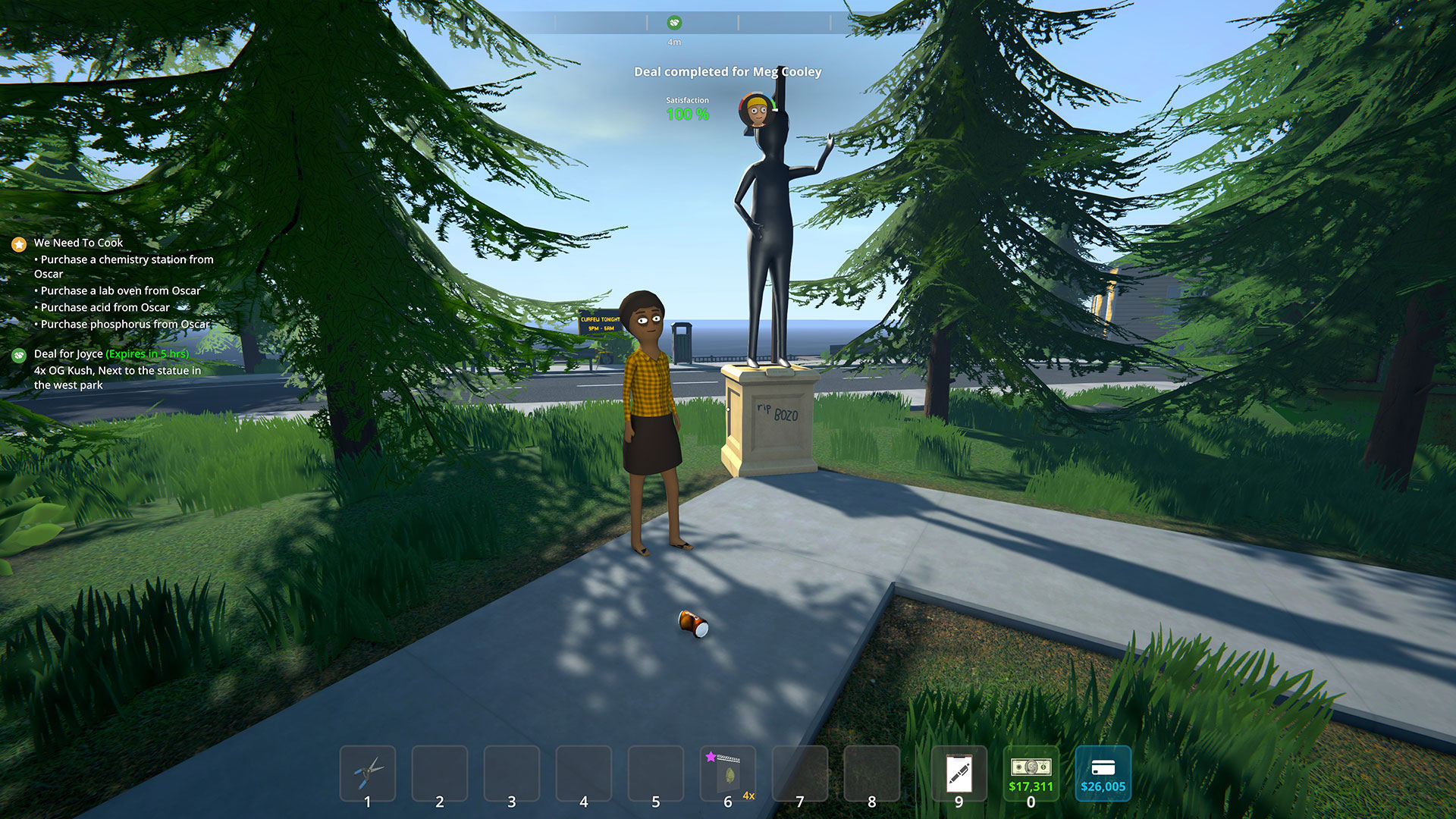The height and width of the screenshot is (819, 1456).
Task: Select the $17,311 cash slot
Action: (x=1031, y=773)
